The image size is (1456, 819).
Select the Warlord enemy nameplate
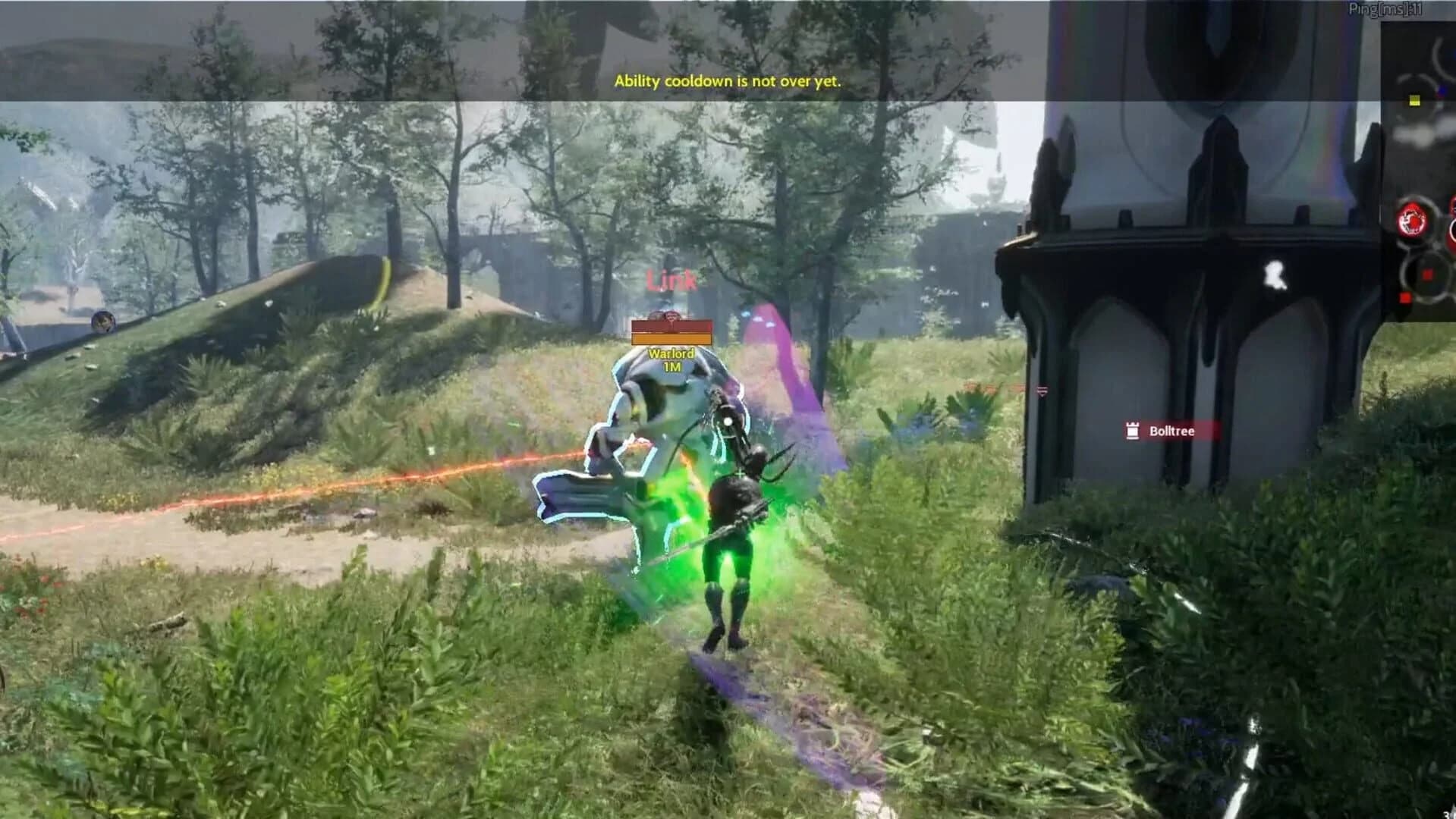pyautogui.click(x=671, y=353)
